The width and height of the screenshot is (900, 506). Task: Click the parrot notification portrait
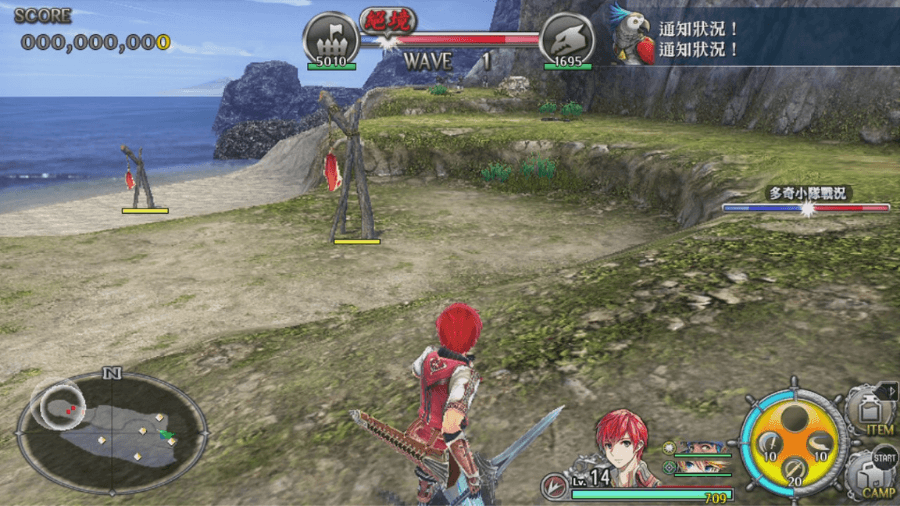(x=633, y=33)
